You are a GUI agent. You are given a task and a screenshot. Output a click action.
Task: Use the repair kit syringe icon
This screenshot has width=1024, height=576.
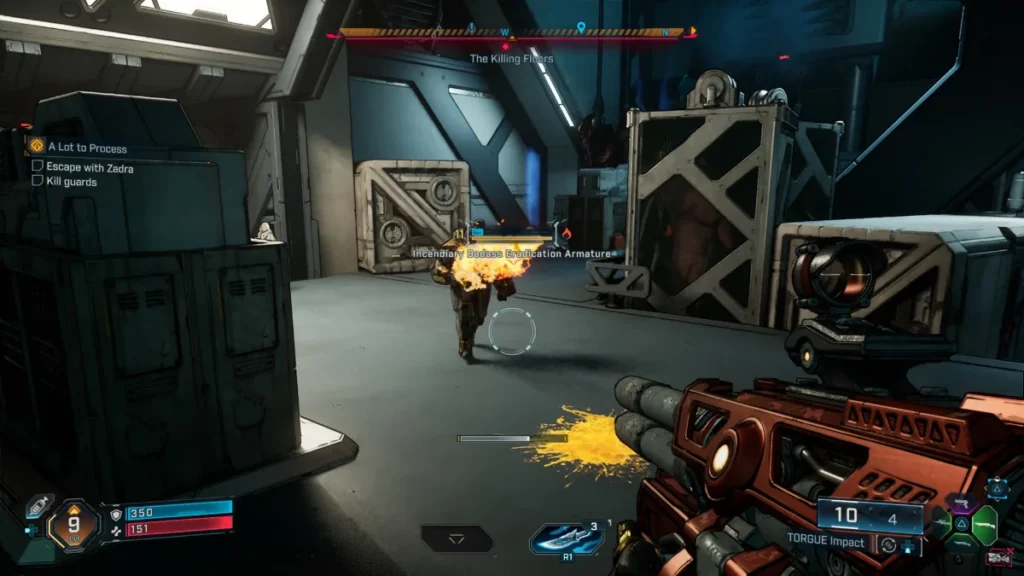[39, 506]
